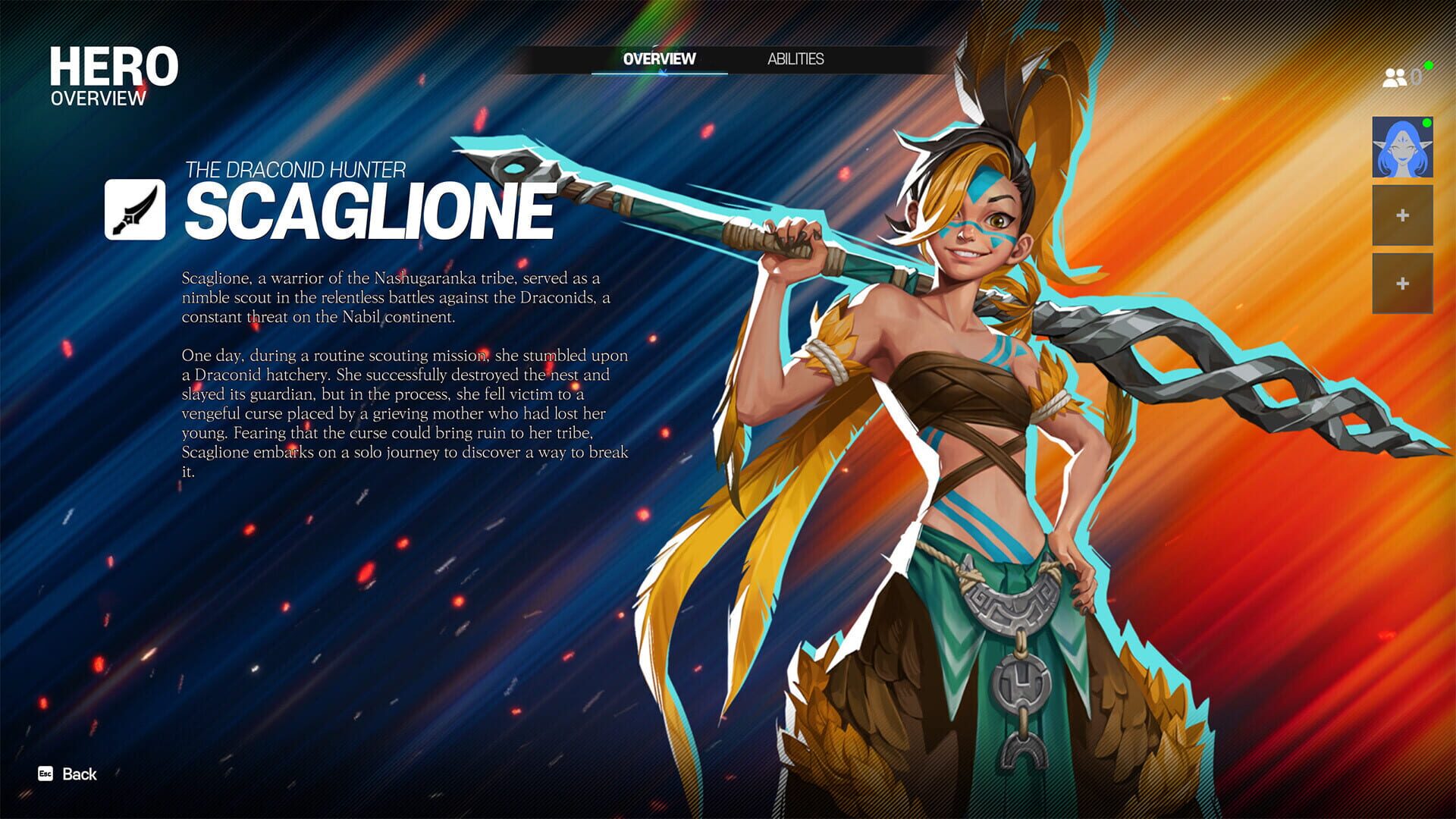The image size is (1456, 819).
Task: Toggle your online status via the avatar dot
Action: [x=1426, y=121]
